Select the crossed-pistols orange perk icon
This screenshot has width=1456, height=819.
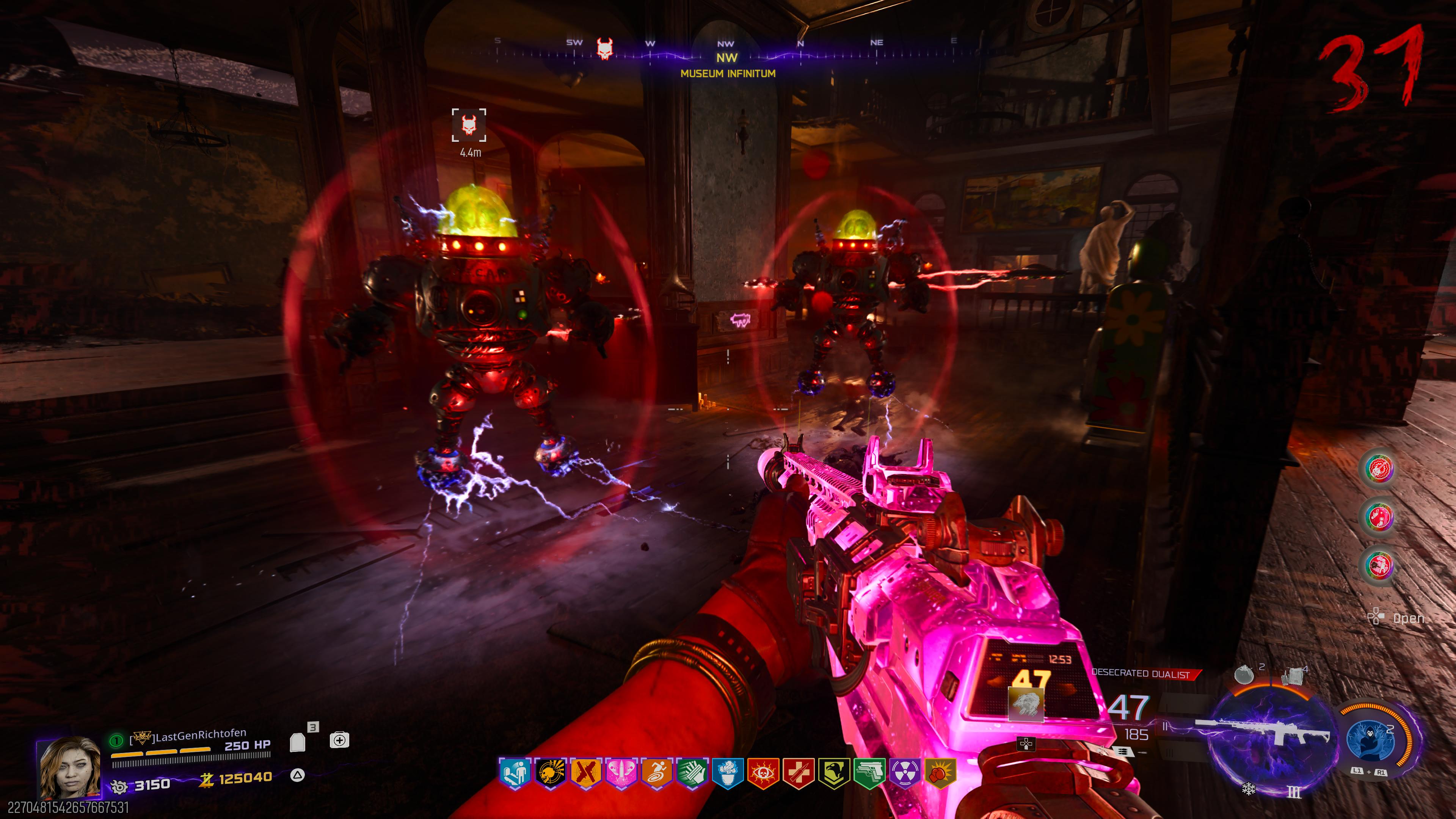click(585, 773)
